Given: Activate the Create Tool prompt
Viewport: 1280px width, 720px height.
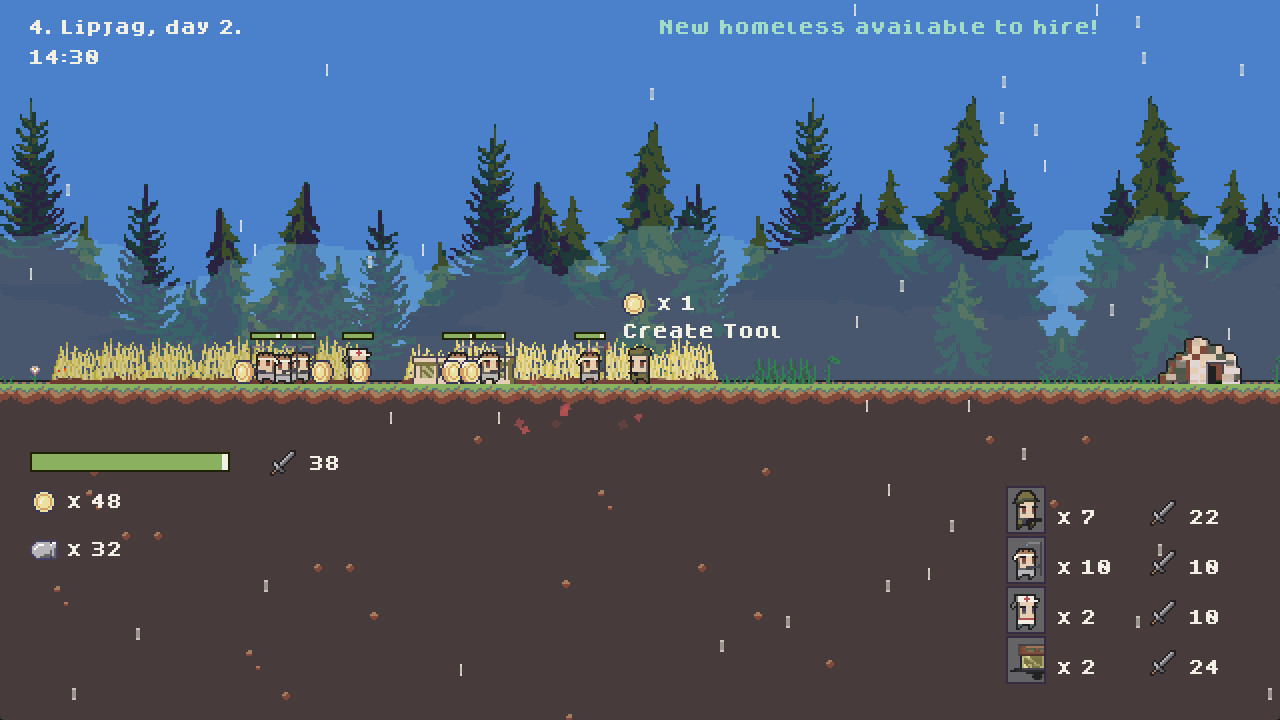Looking at the screenshot, I should 700,331.
